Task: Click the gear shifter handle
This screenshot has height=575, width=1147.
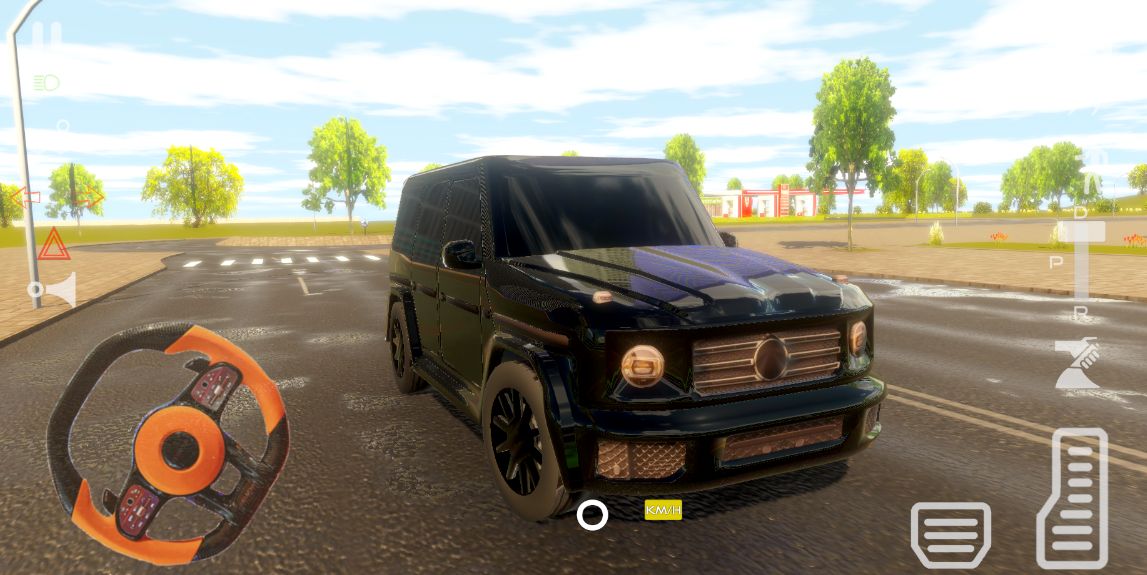Action: tap(1081, 232)
